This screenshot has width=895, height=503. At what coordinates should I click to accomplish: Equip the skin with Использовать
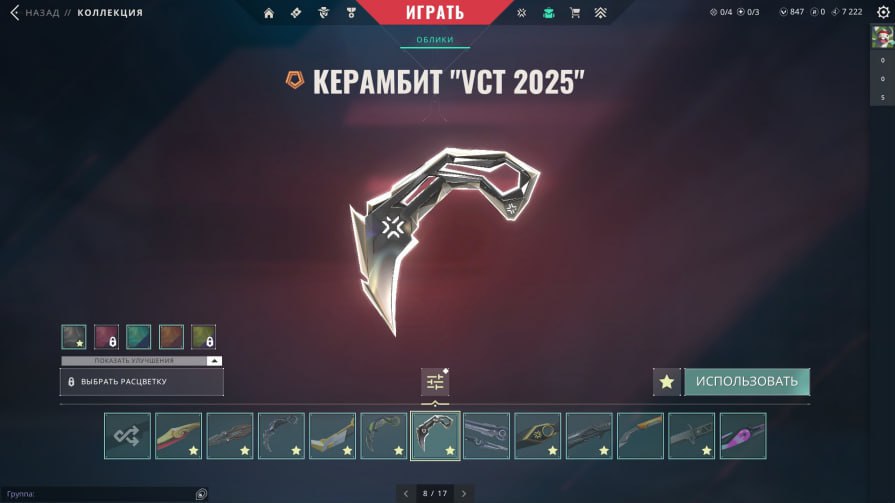coord(746,382)
